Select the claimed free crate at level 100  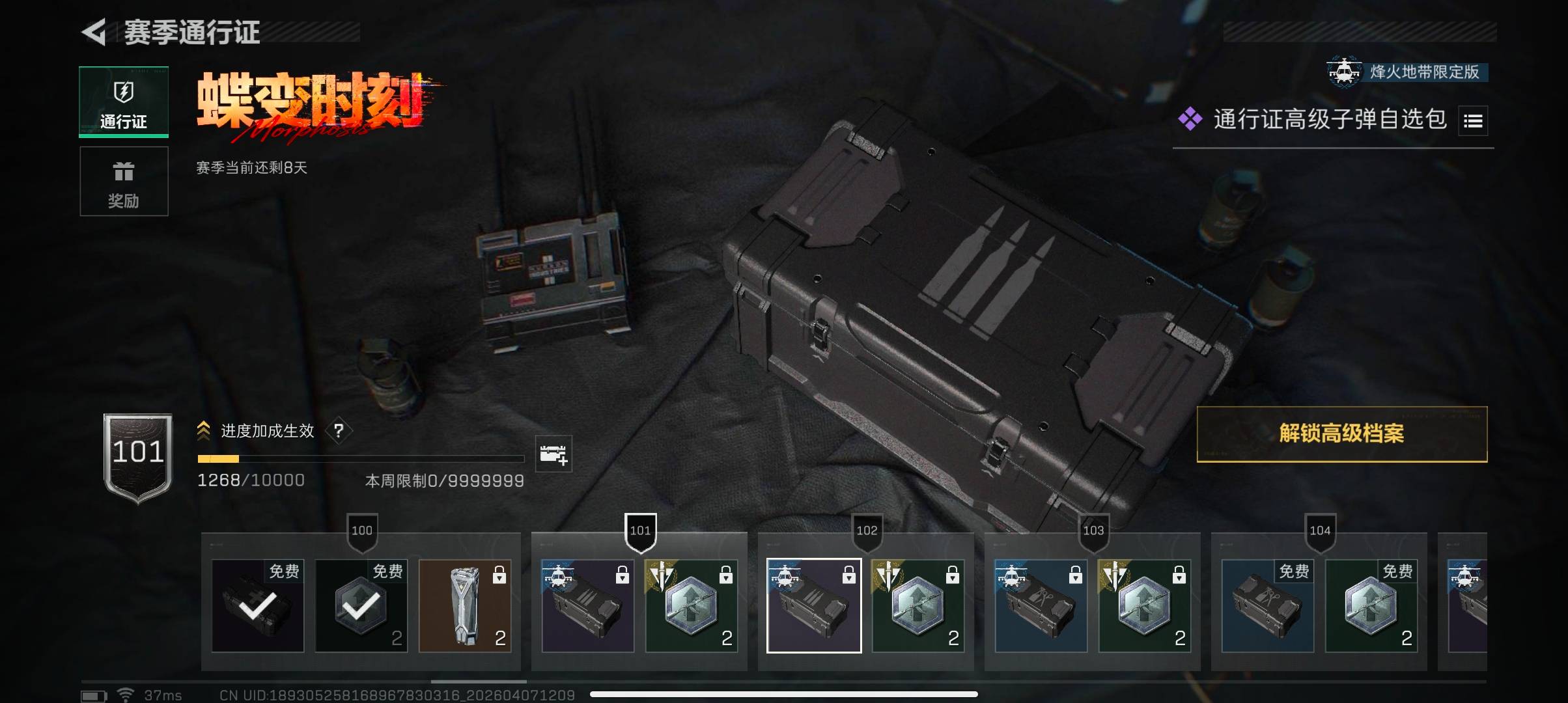(x=258, y=606)
